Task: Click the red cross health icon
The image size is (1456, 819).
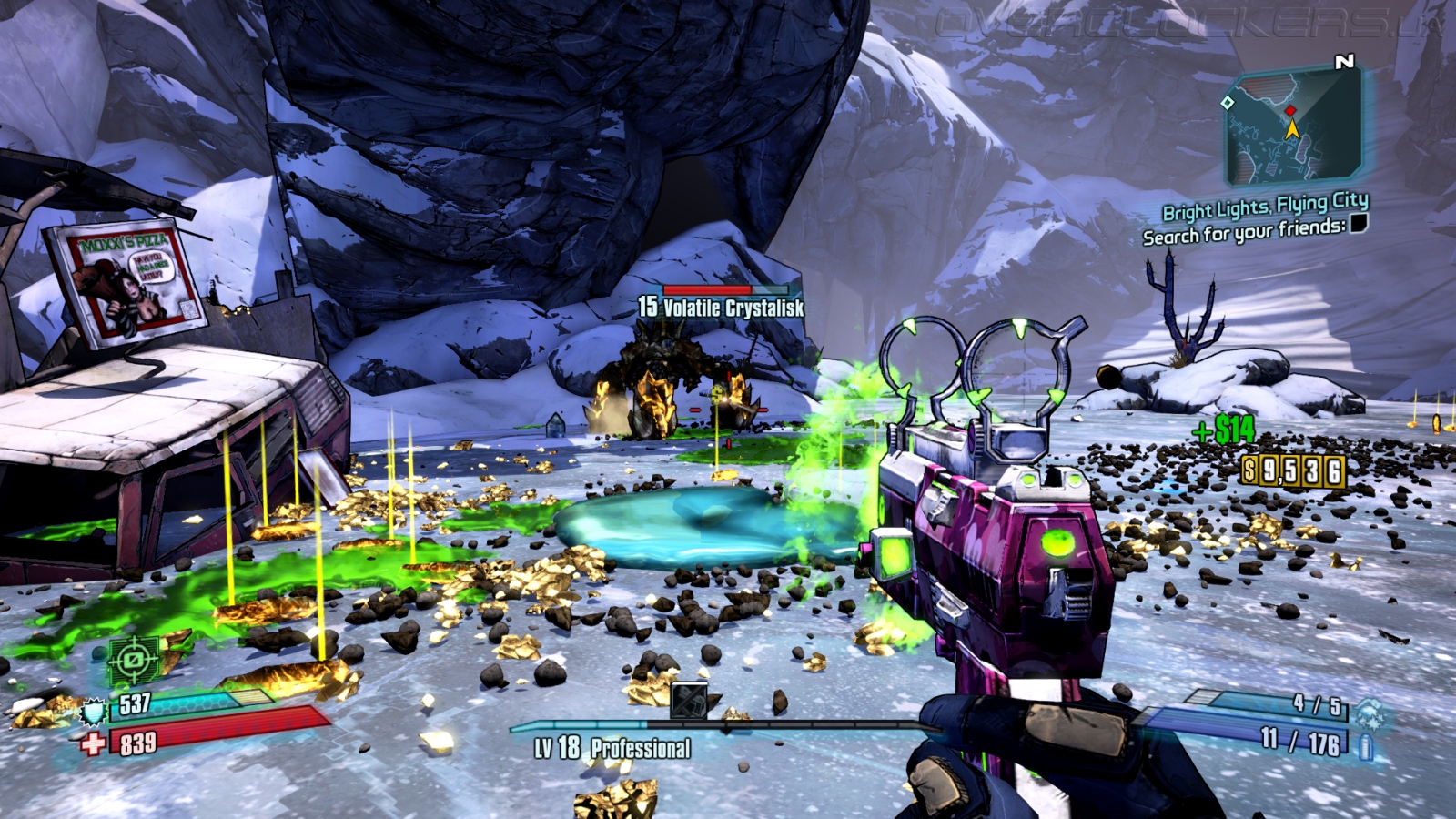Action: click(x=93, y=744)
